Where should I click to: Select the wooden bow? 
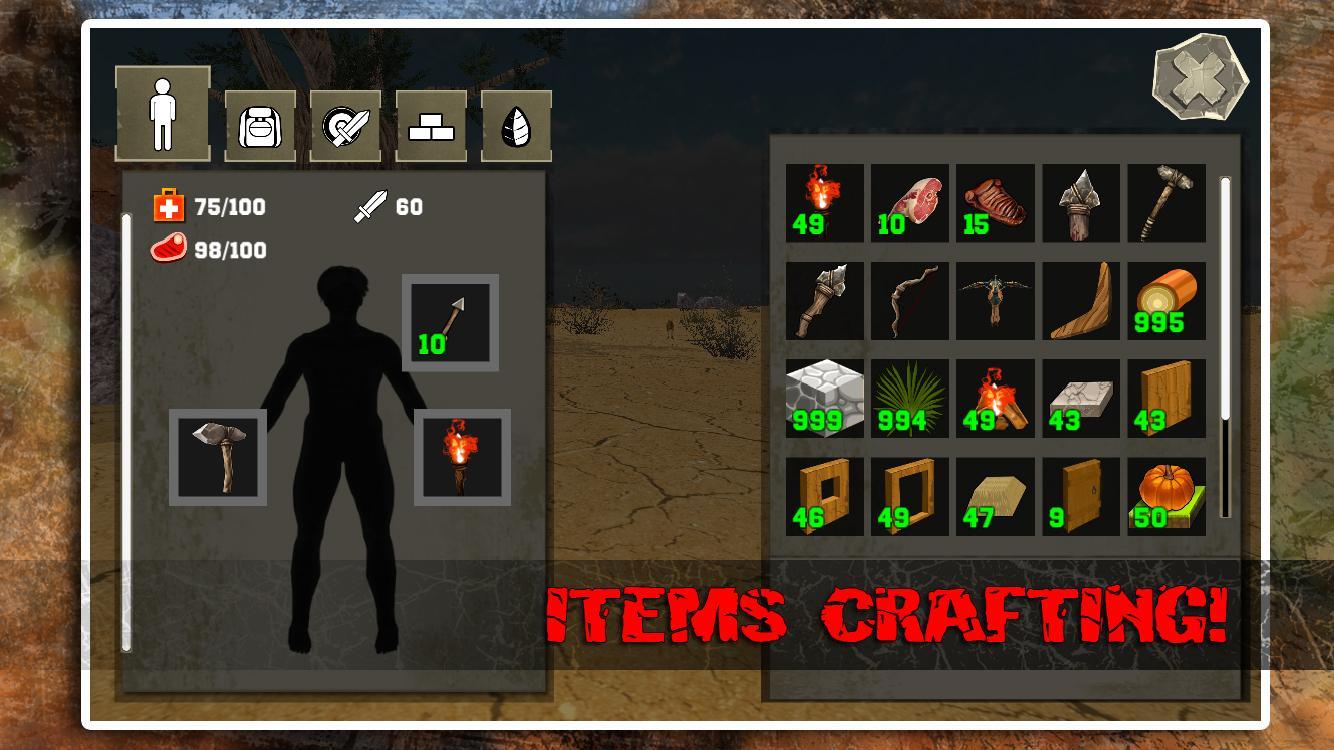pos(909,301)
